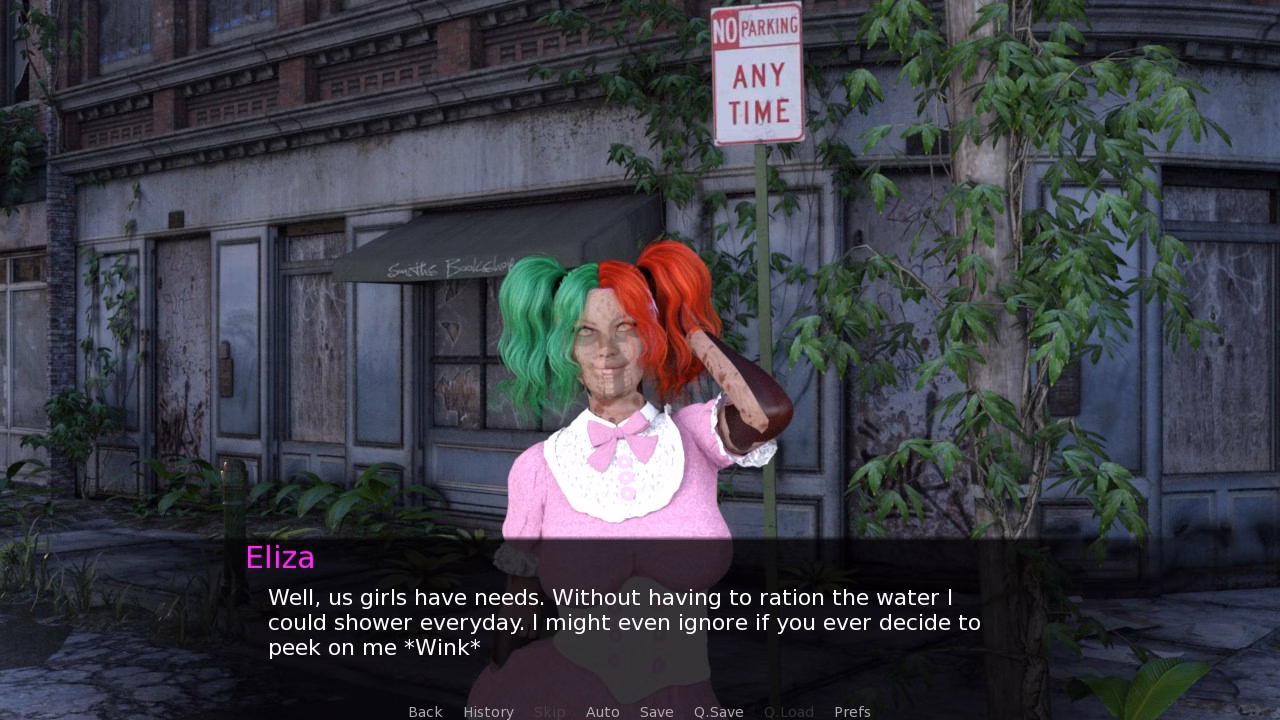Open the Save game screen
This screenshot has width=1280, height=720.
coord(656,711)
